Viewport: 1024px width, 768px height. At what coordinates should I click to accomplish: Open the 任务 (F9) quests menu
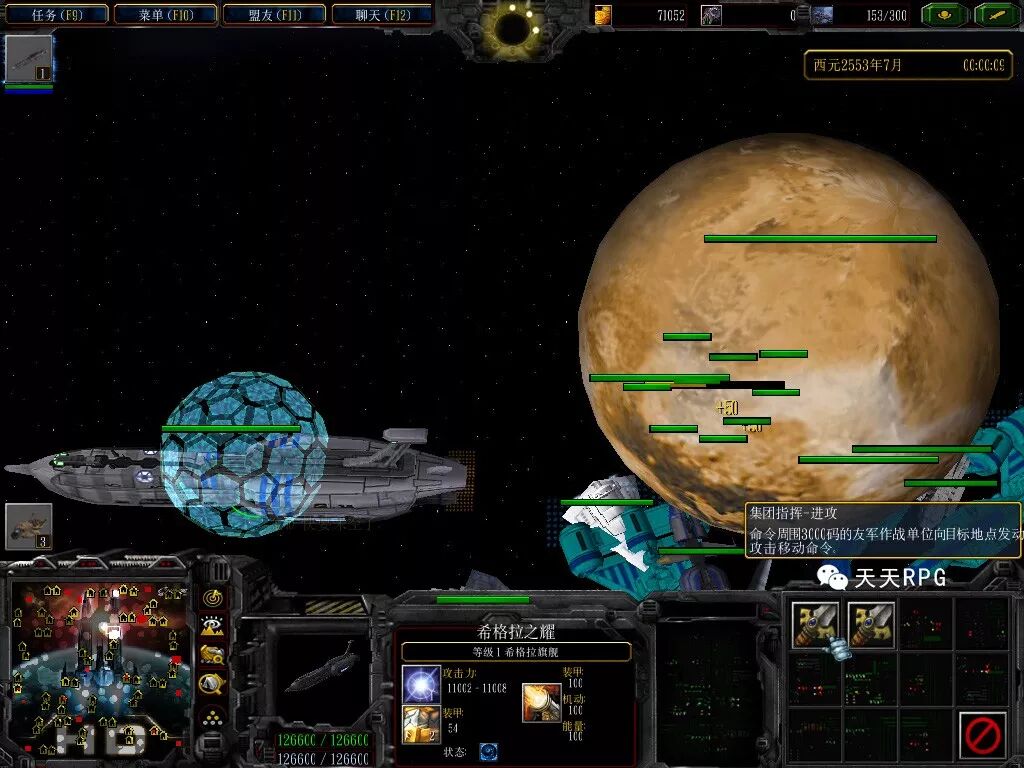[56, 15]
